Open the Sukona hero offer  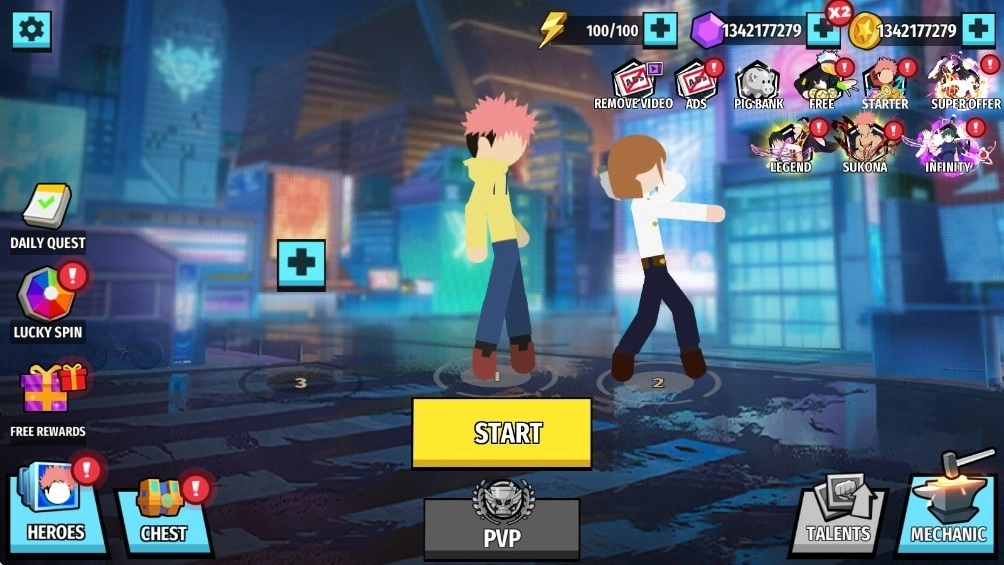coord(864,146)
